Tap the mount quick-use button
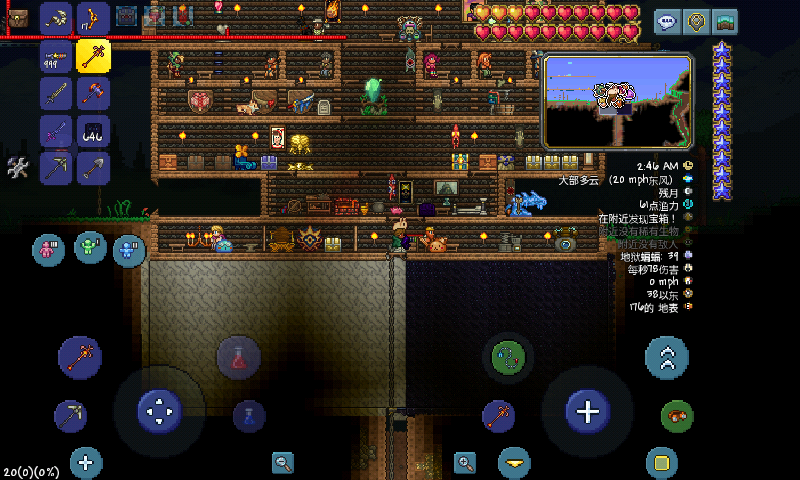This screenshot has width=800, height=480. pyautogui.click(x=677, y=415)
